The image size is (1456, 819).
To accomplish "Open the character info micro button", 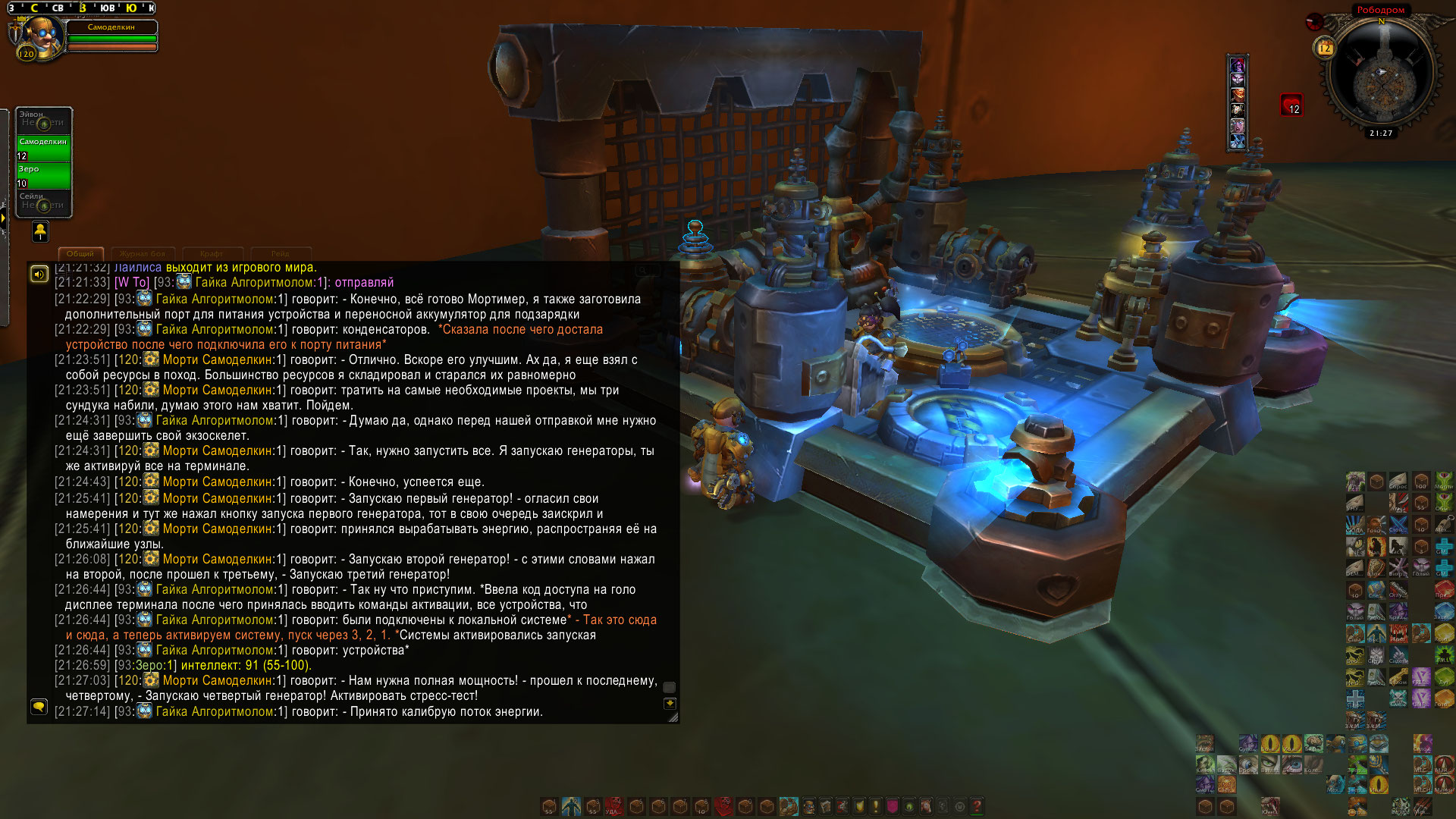I will (x=808, y=806).
